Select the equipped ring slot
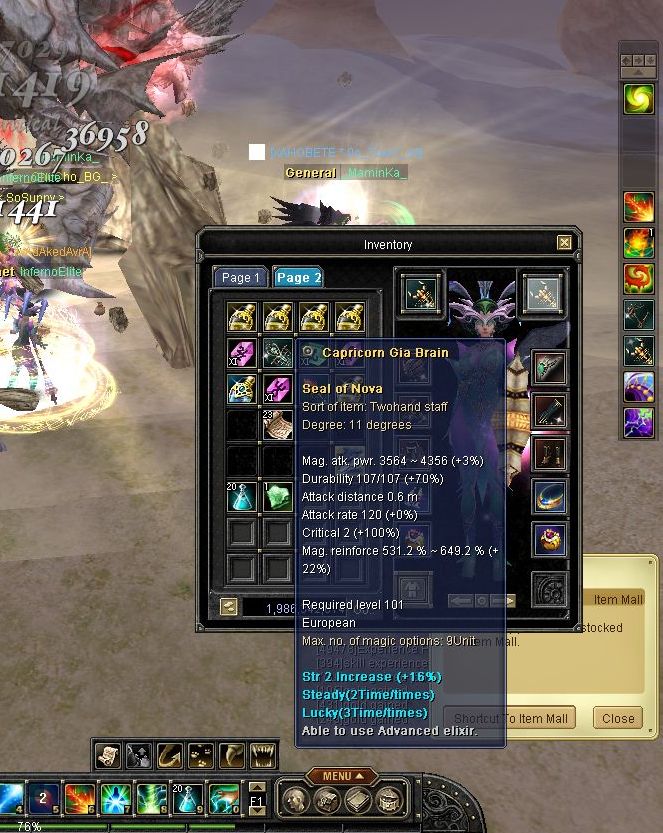Screen dimensions: 663x833 549,540
